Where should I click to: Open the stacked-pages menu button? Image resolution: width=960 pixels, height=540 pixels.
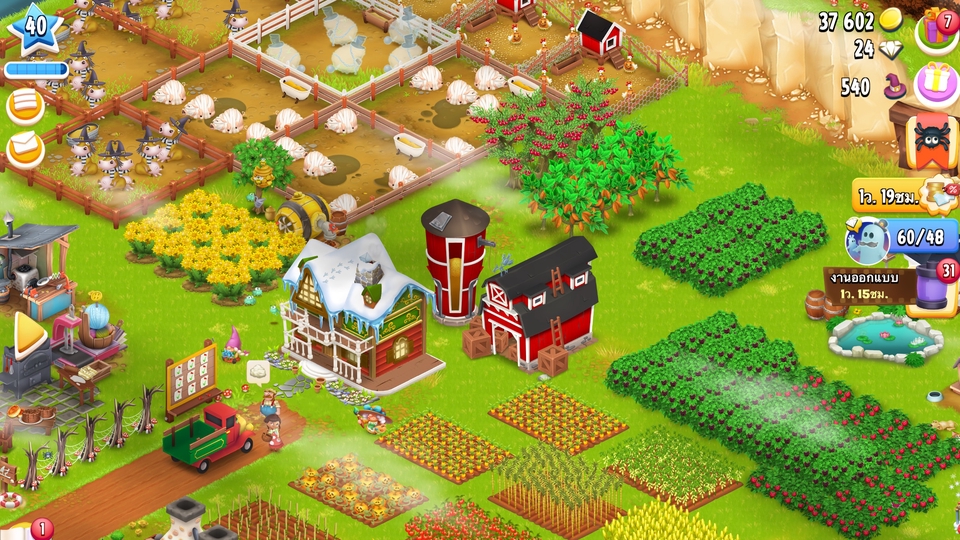25,106
